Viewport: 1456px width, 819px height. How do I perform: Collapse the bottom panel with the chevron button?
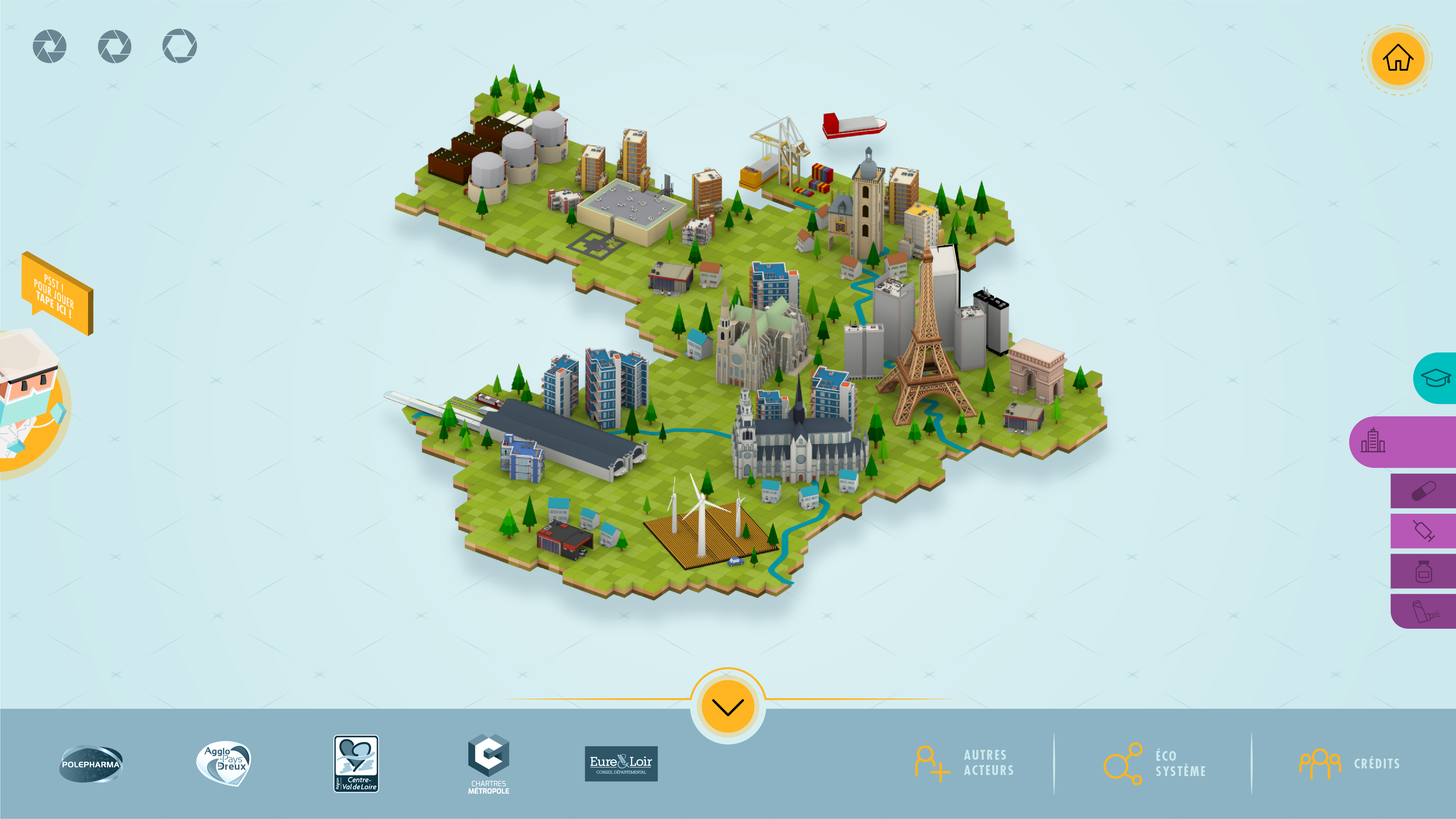click(x=727, y=707)
